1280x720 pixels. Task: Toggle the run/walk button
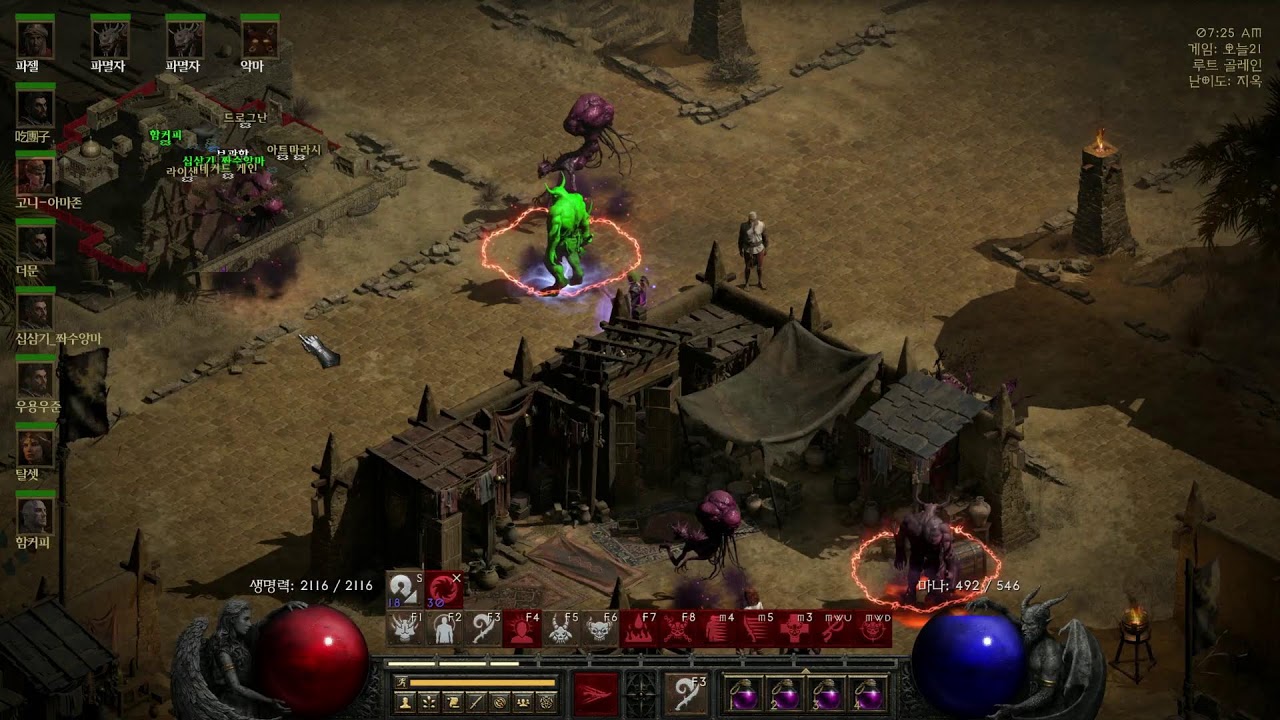tap(400, 682)
